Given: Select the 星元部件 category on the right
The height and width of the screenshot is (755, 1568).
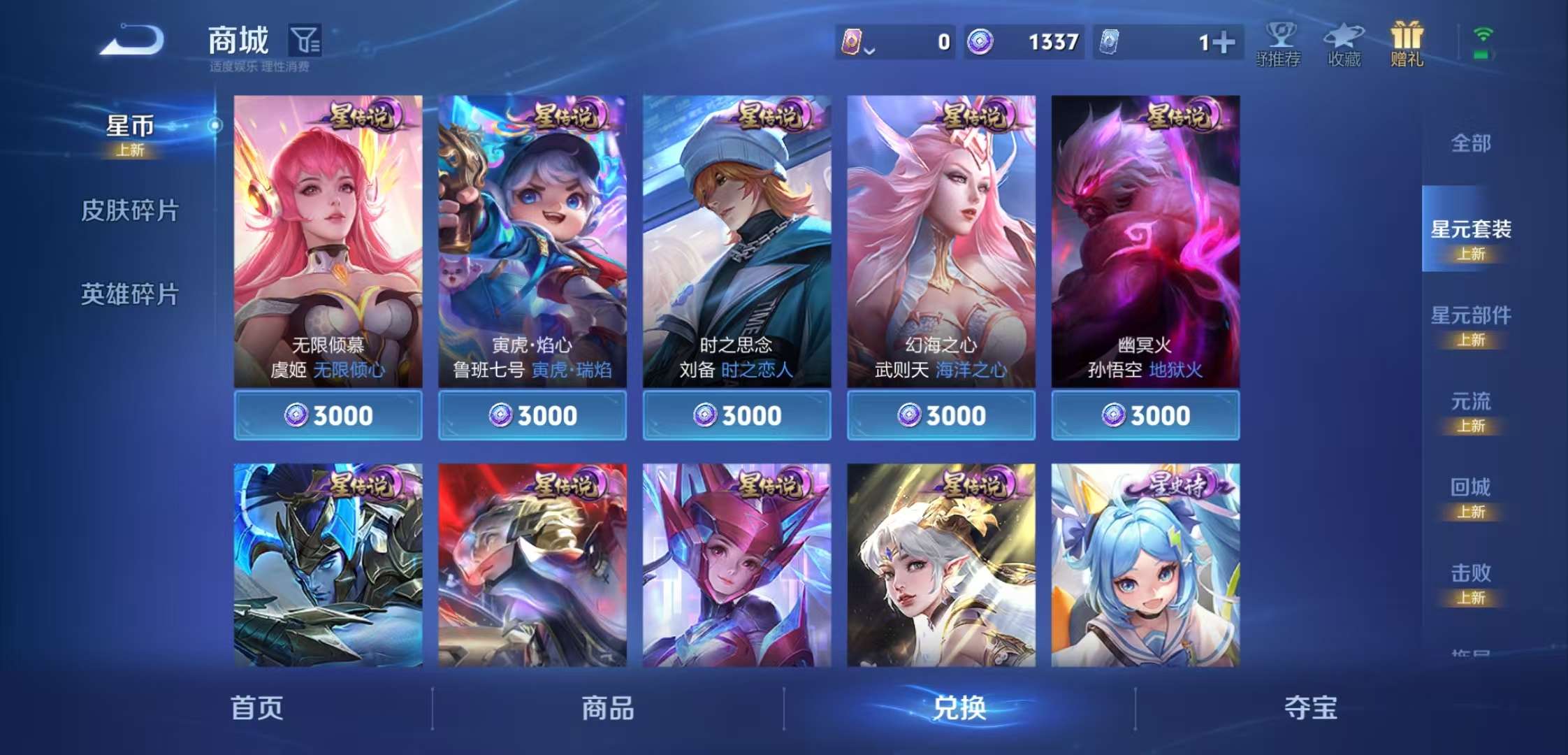Looking at the screenshot, I should click(x=1470, y=316).
